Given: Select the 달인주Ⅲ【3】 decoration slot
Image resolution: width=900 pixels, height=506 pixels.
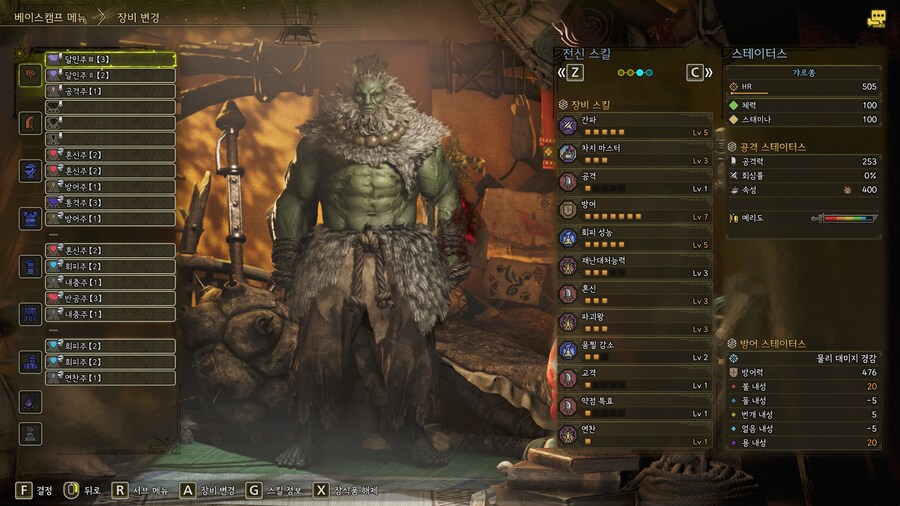Looking at the screenshot, I should point(110,60).
